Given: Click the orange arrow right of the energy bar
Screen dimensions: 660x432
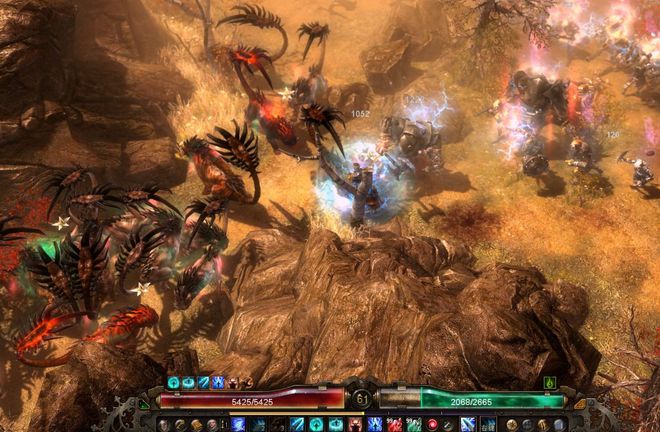Looking at the screenshot, I should 577,403.
